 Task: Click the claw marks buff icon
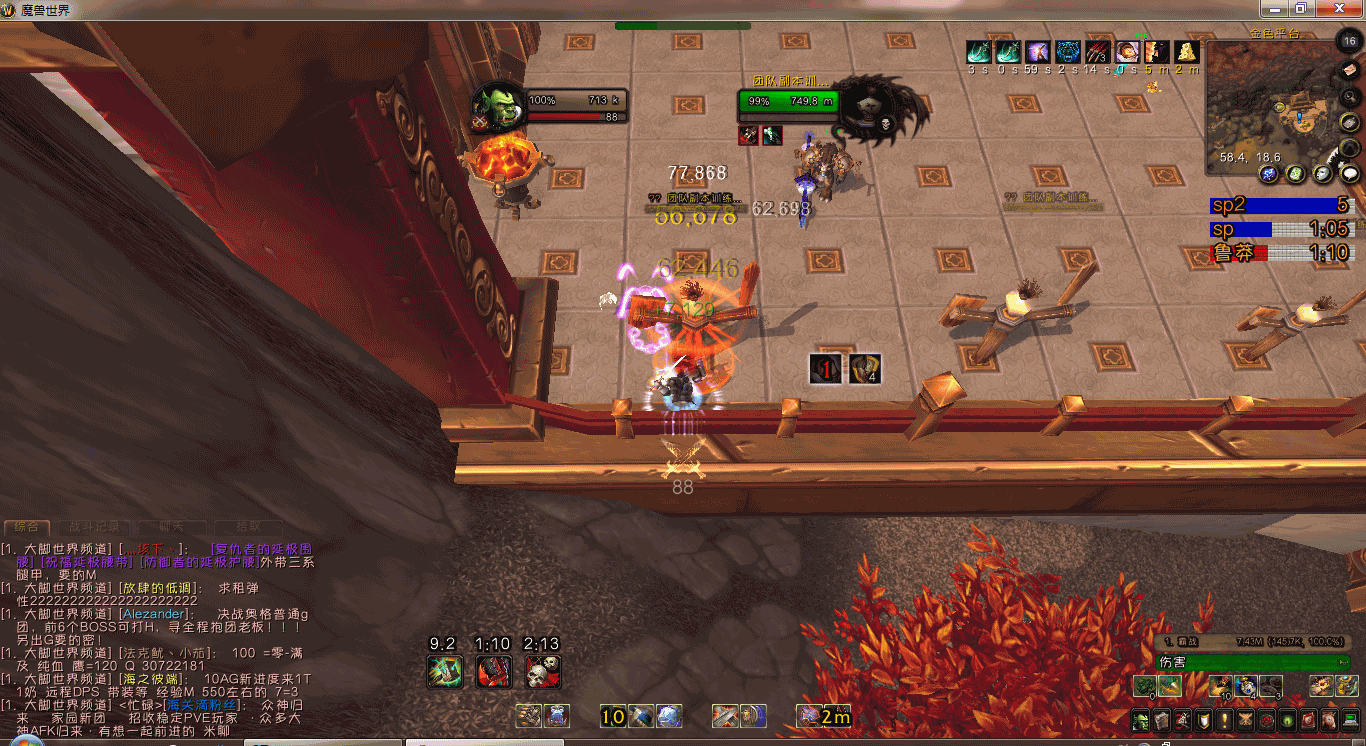pos(1098,52)
